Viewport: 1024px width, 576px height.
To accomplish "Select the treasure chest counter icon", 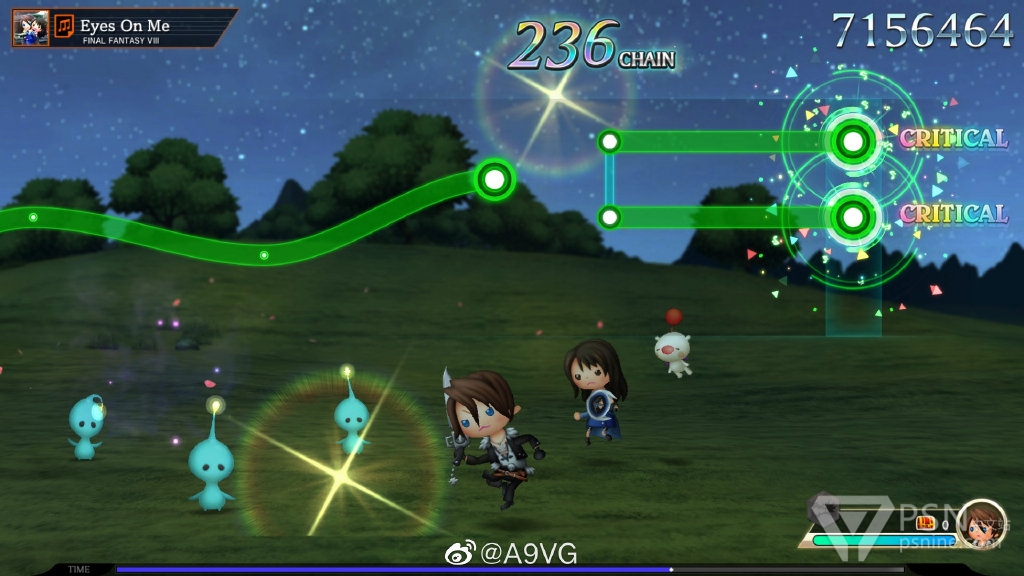I will tap(926, 523).
